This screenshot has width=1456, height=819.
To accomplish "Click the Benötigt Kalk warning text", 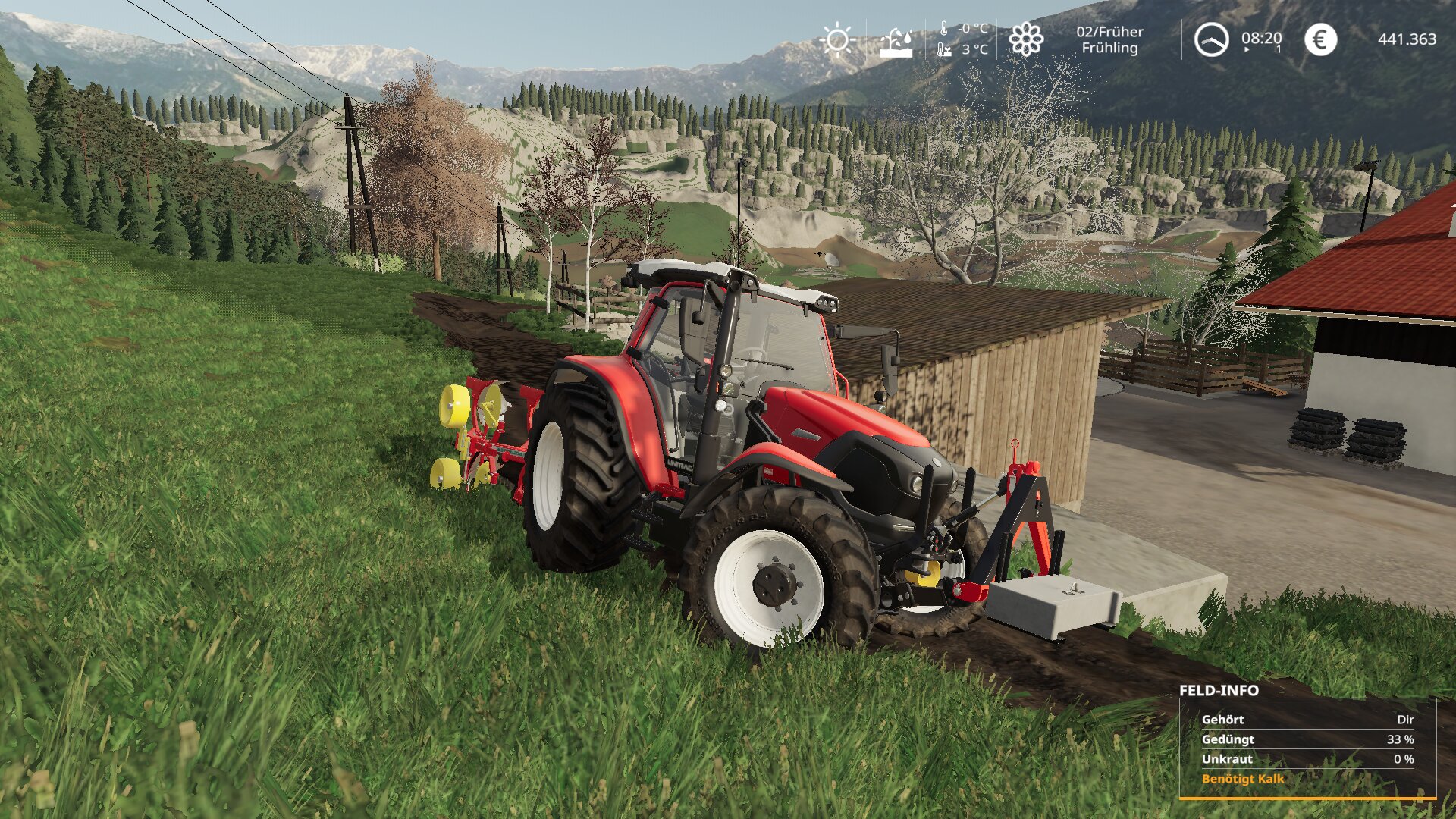I will click(x=1244, y=779).
